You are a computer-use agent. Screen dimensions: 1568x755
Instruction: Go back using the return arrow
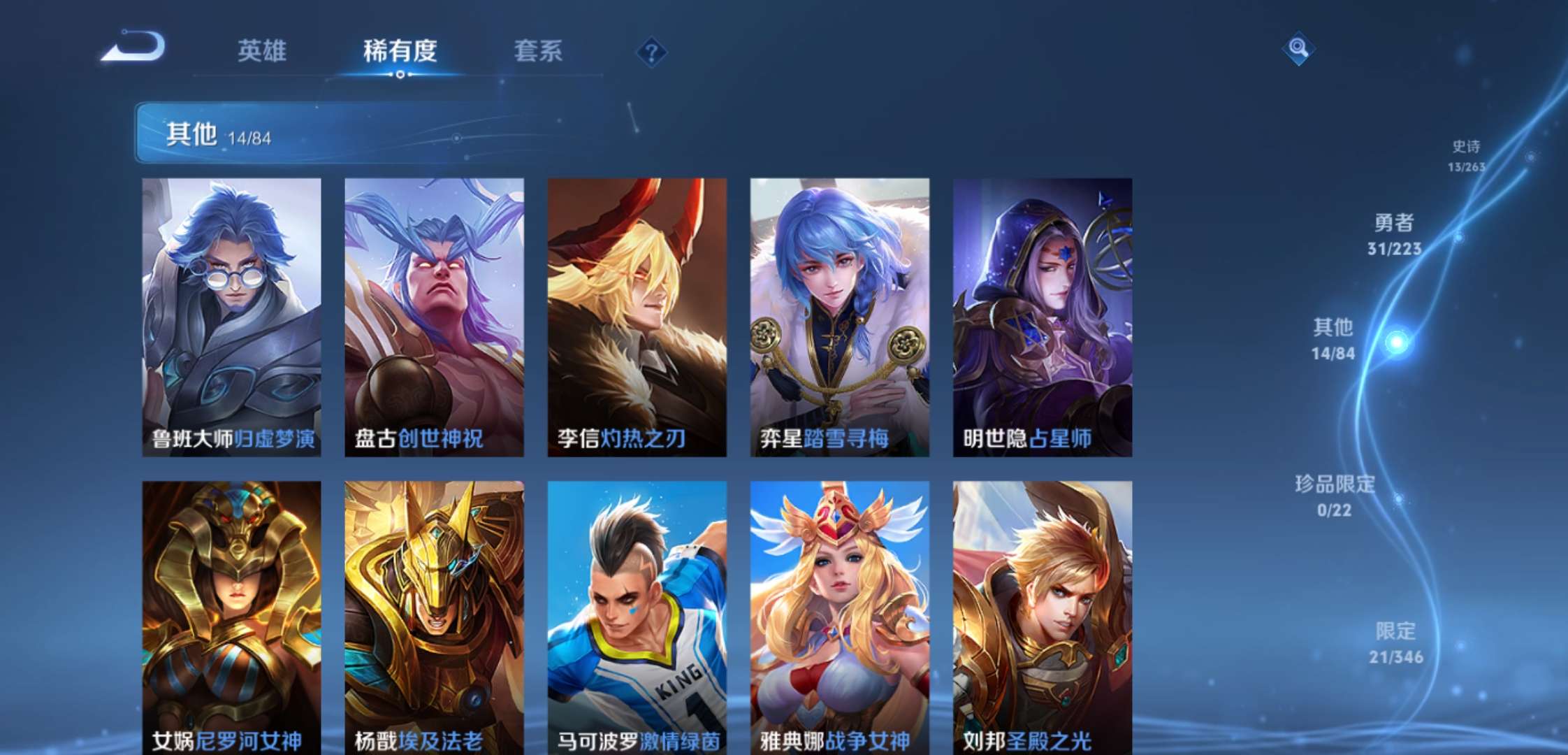click(134, 48)
